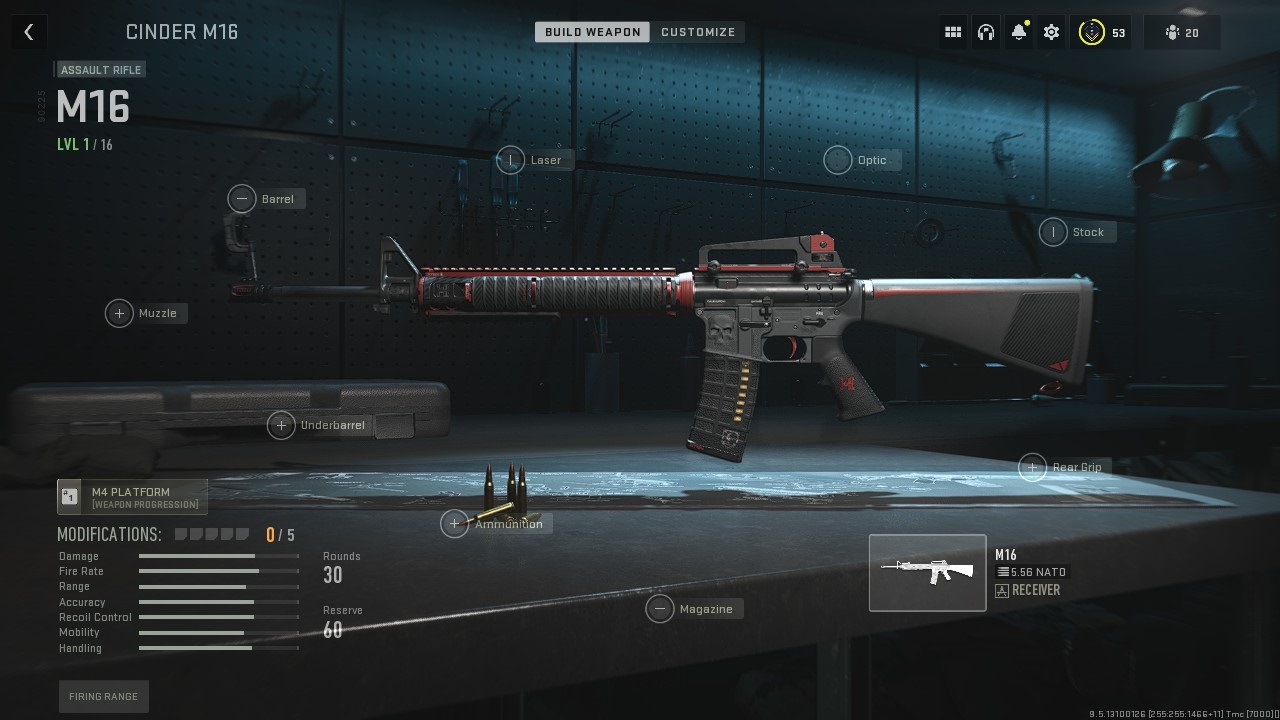Viewport: 1280px width, 720px height.
Task: Click the M16 weapon preview thumbnail
Action: 927,572
